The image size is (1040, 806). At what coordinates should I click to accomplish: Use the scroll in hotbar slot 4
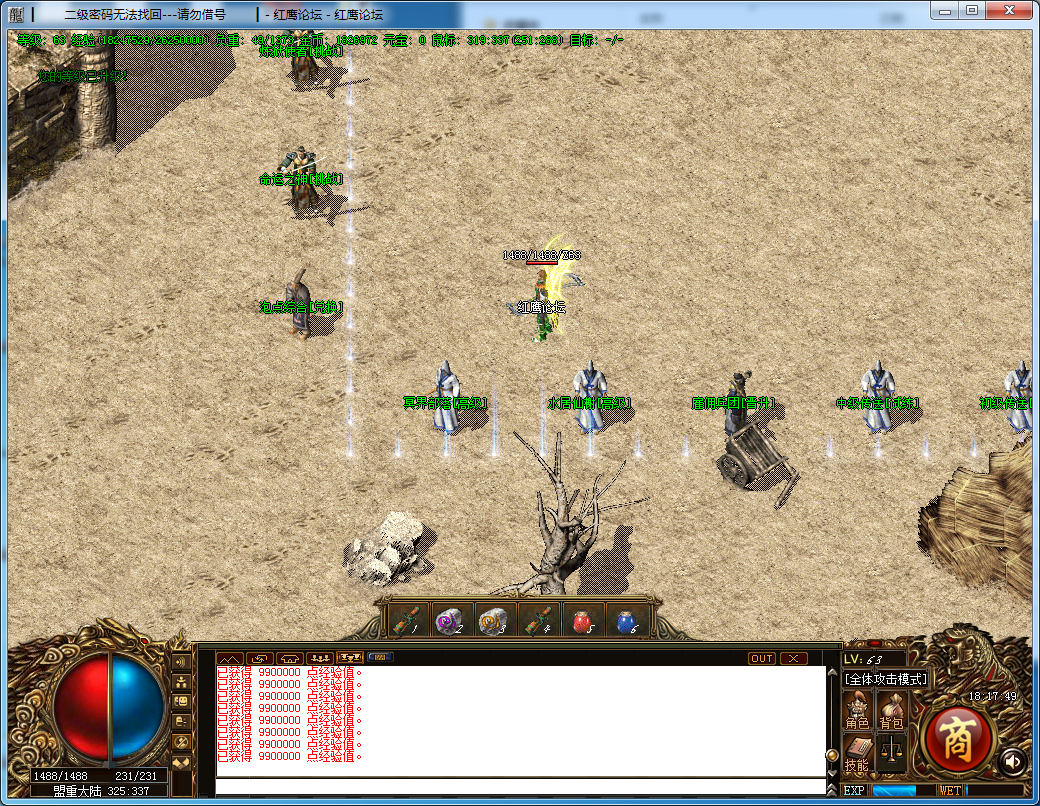[x=538, y=621]
